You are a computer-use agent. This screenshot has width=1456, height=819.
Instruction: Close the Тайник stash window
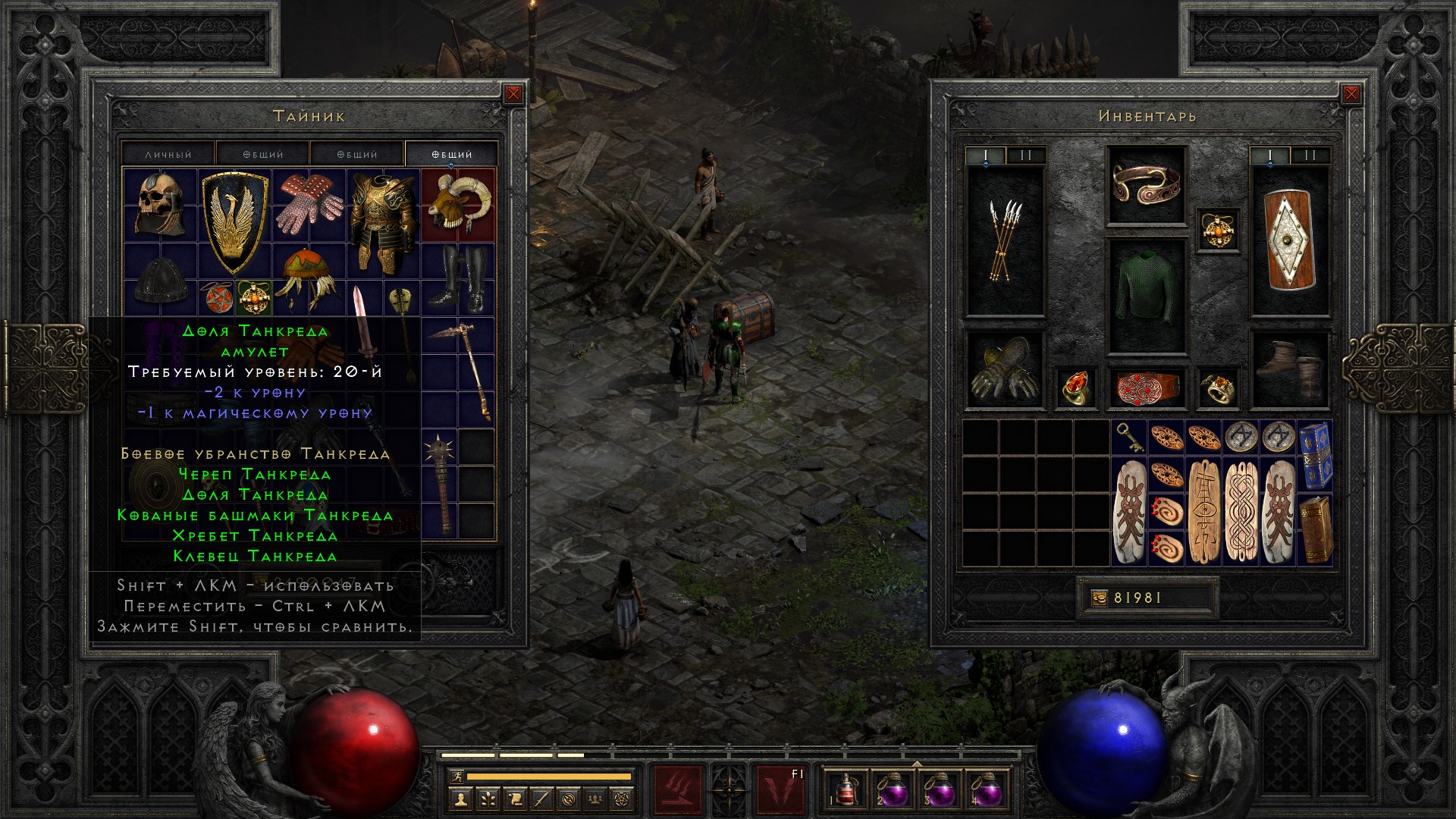[x=513, y=94]
